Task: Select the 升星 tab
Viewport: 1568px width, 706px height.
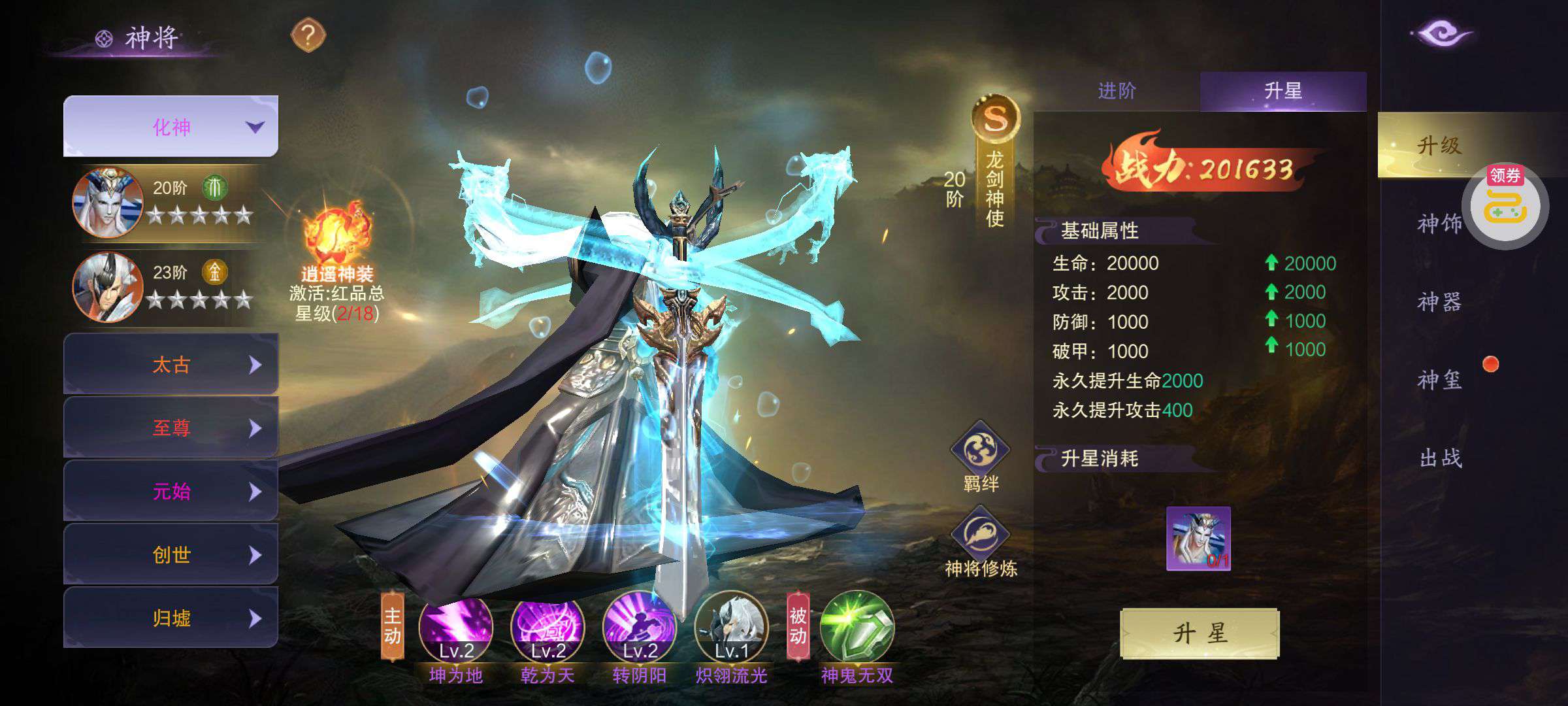Action: tap(1282, 91)
